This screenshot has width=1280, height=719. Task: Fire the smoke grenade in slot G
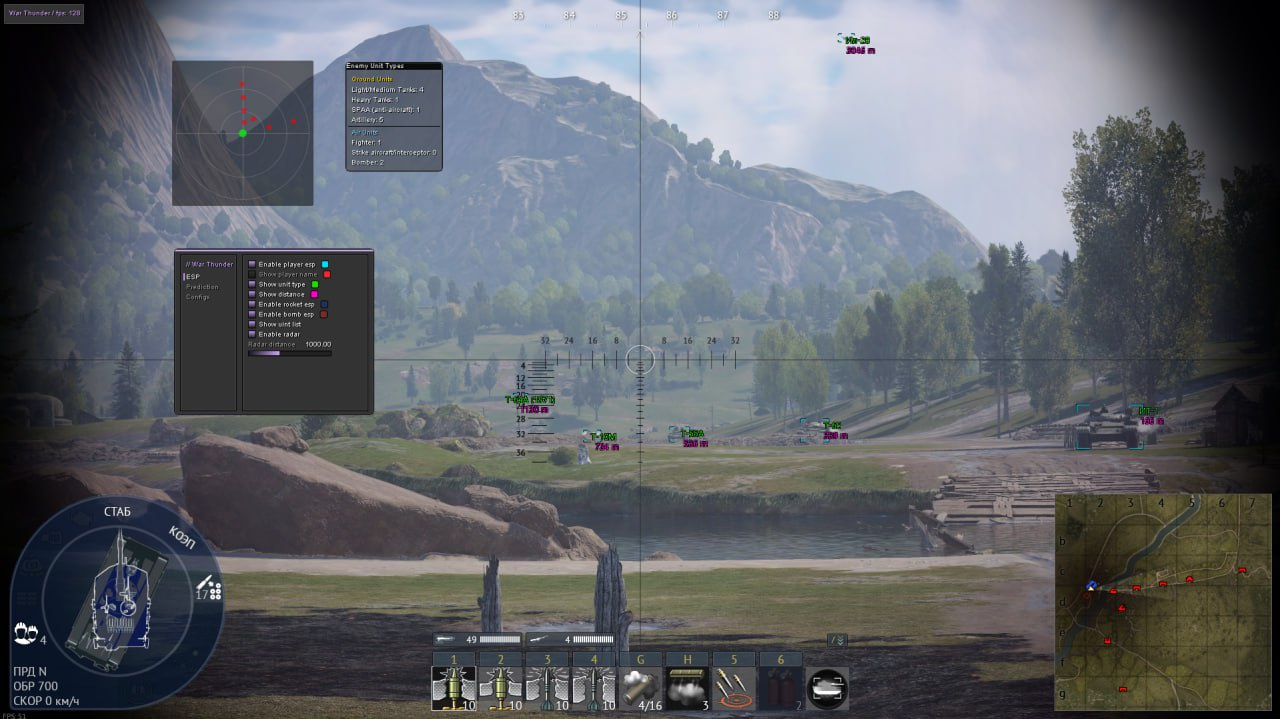click(x=640, y=689)
